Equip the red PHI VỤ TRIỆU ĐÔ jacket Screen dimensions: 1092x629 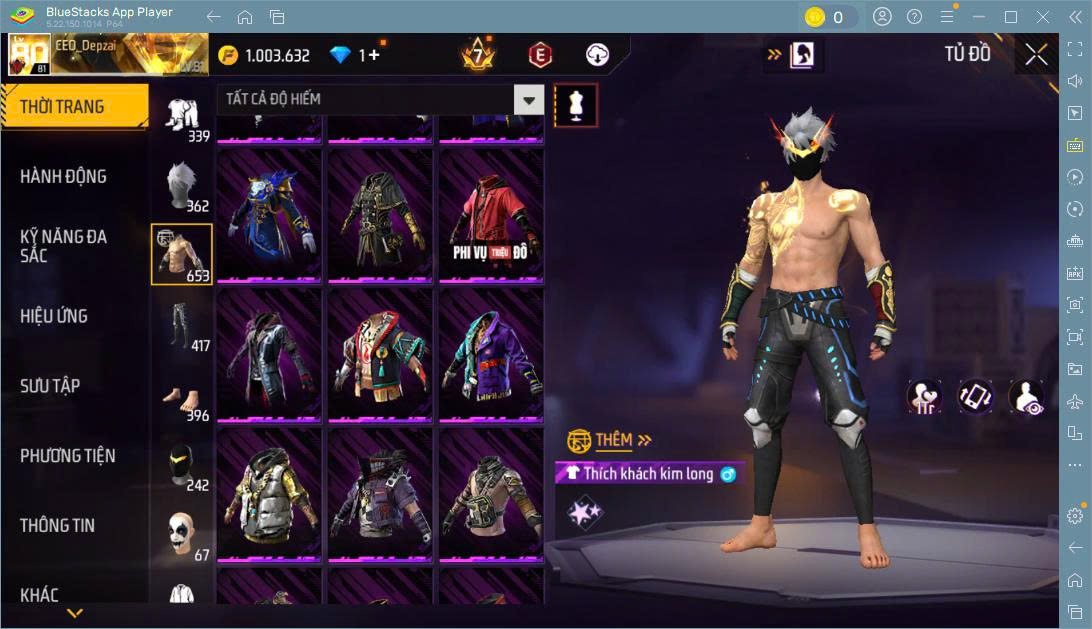click(490, 213)
